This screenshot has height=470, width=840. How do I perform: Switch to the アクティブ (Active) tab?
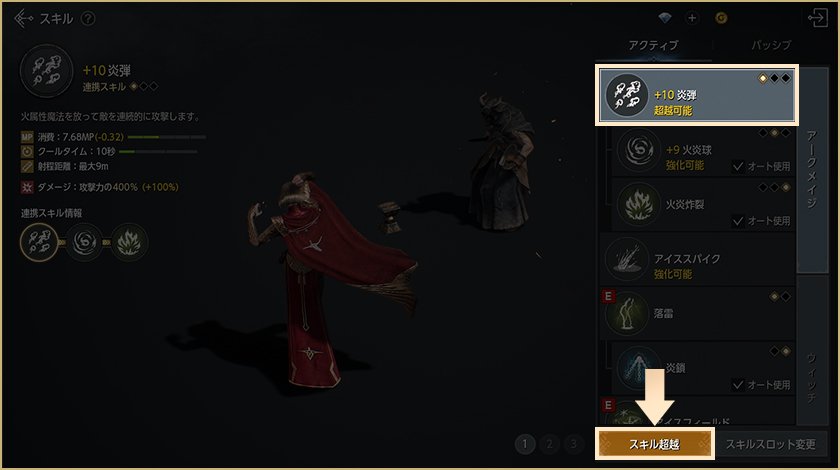coord(653,46)
